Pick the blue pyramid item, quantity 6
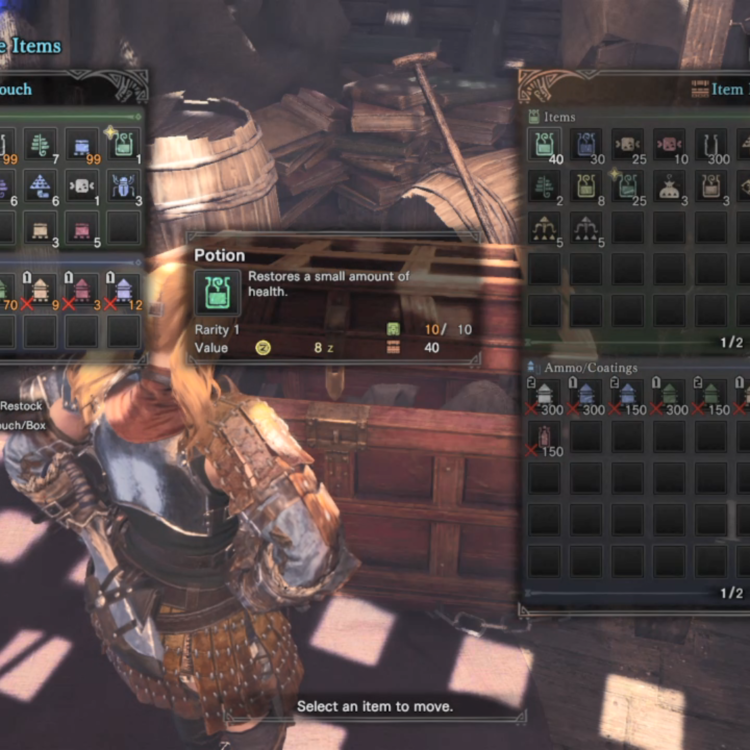 pyautogui.click(x=41, y=186)
